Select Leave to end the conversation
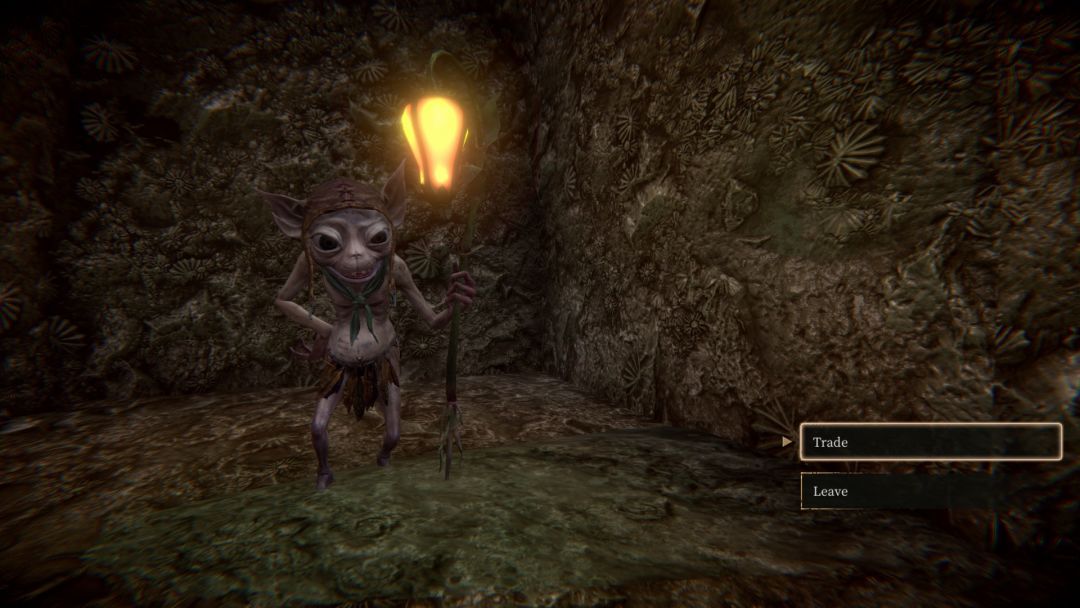The width and height of the screenshot is (1080, 608). pos(930,491)
